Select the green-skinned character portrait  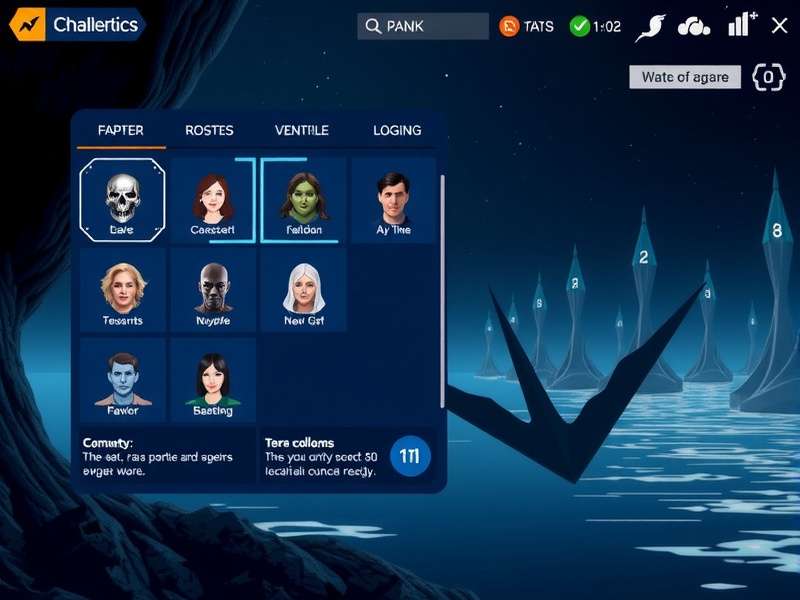click(303, 200)
